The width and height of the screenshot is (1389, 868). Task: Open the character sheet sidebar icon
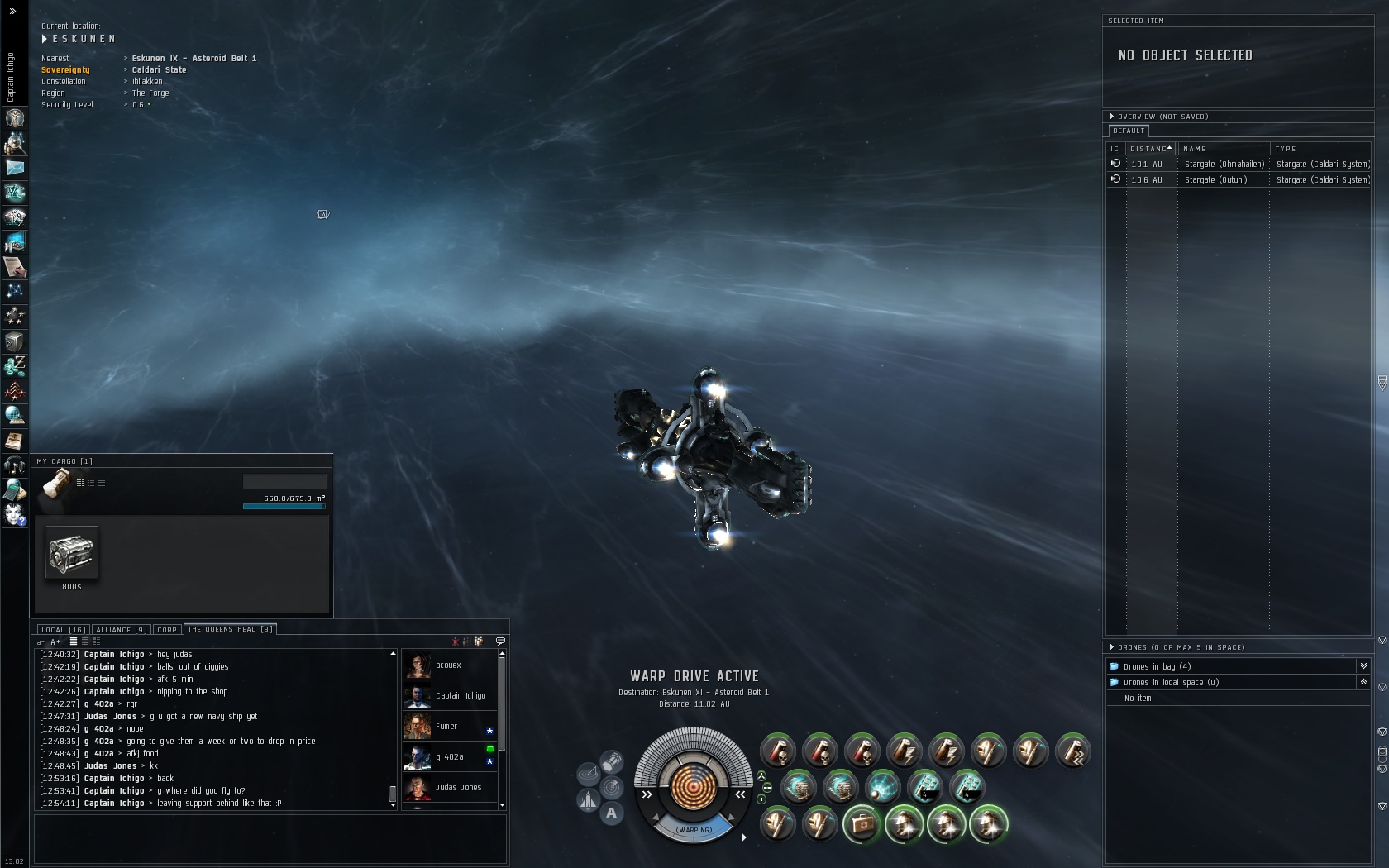(x=15, y=118)
